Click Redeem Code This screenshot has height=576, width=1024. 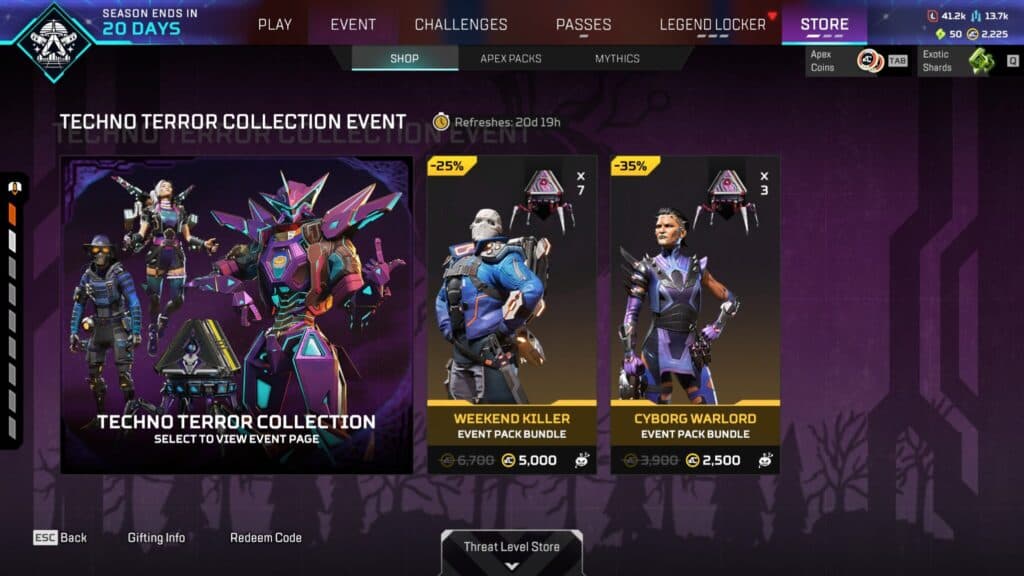pyautogui.click(x=266, y=538)
